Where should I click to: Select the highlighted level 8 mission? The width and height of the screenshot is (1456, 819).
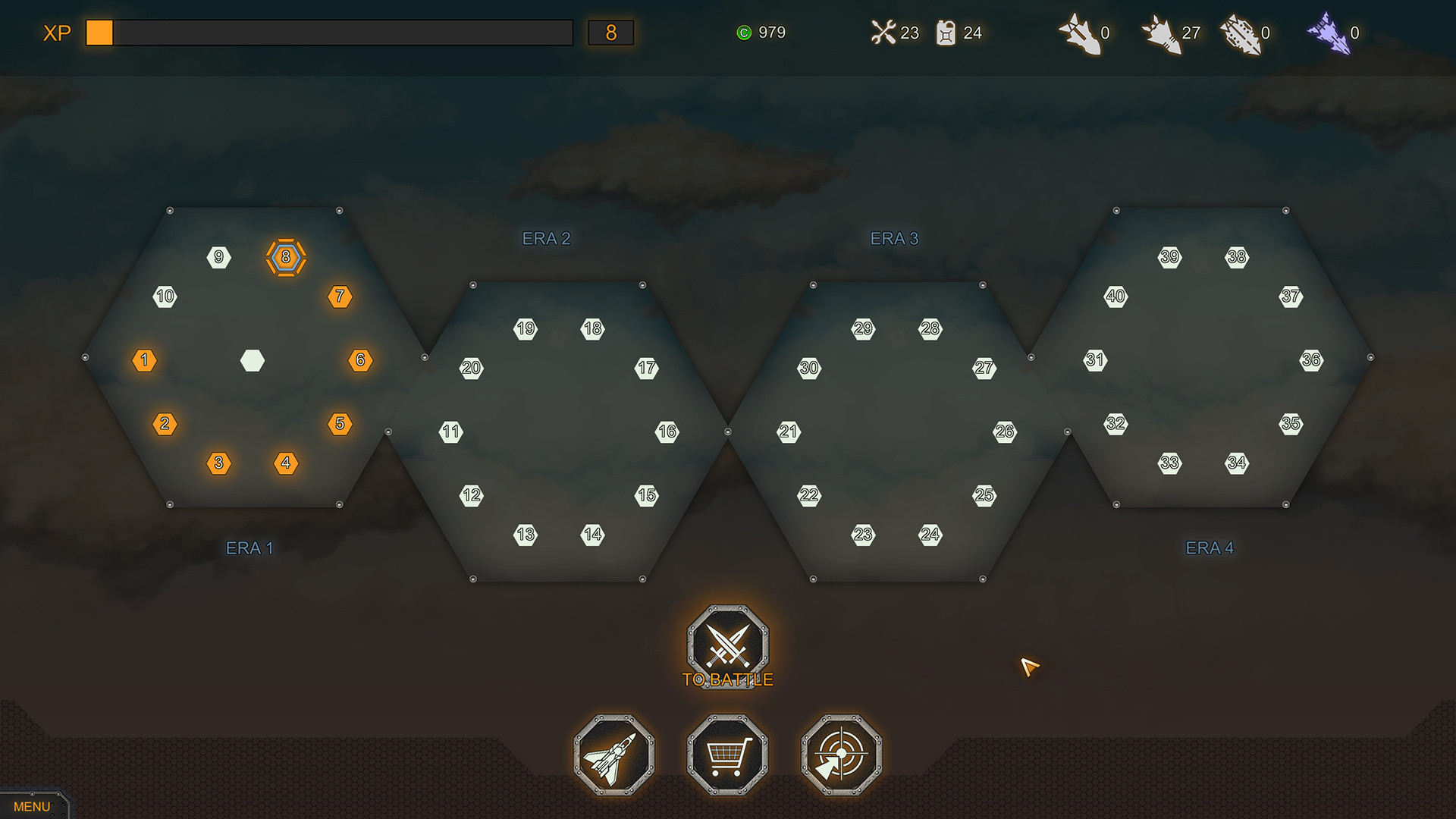click(286, 258)
